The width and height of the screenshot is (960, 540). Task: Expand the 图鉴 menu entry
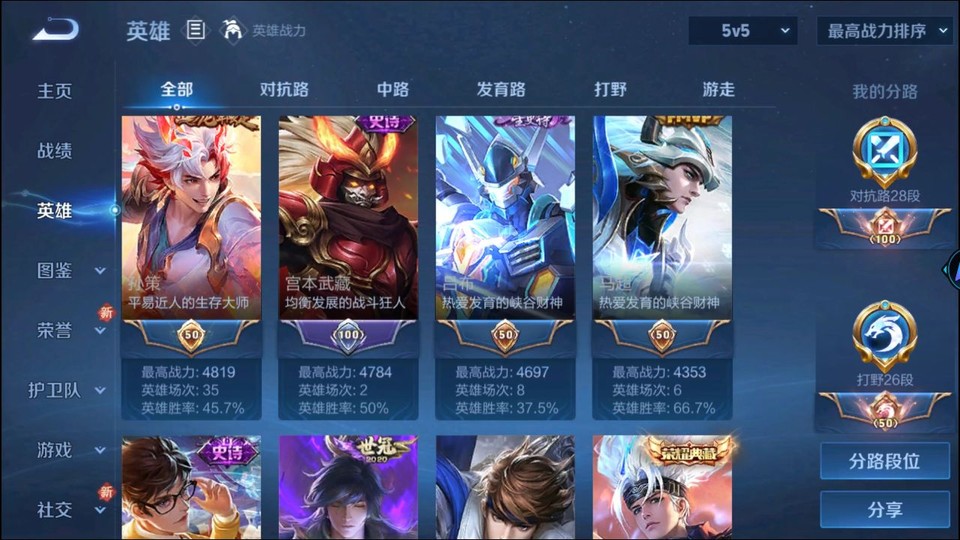point(68,270)
